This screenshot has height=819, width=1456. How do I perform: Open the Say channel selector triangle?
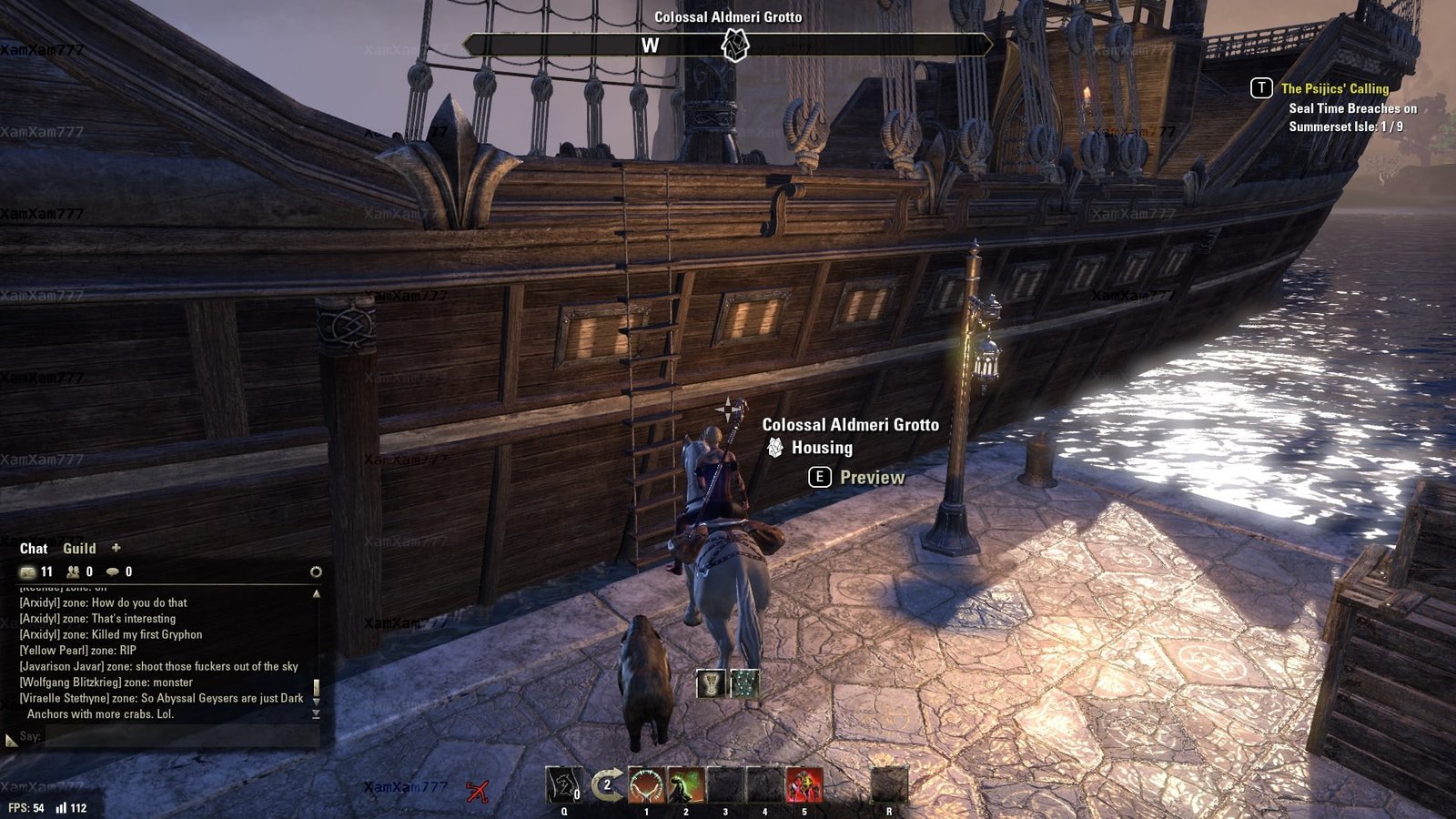coord(11,741)
